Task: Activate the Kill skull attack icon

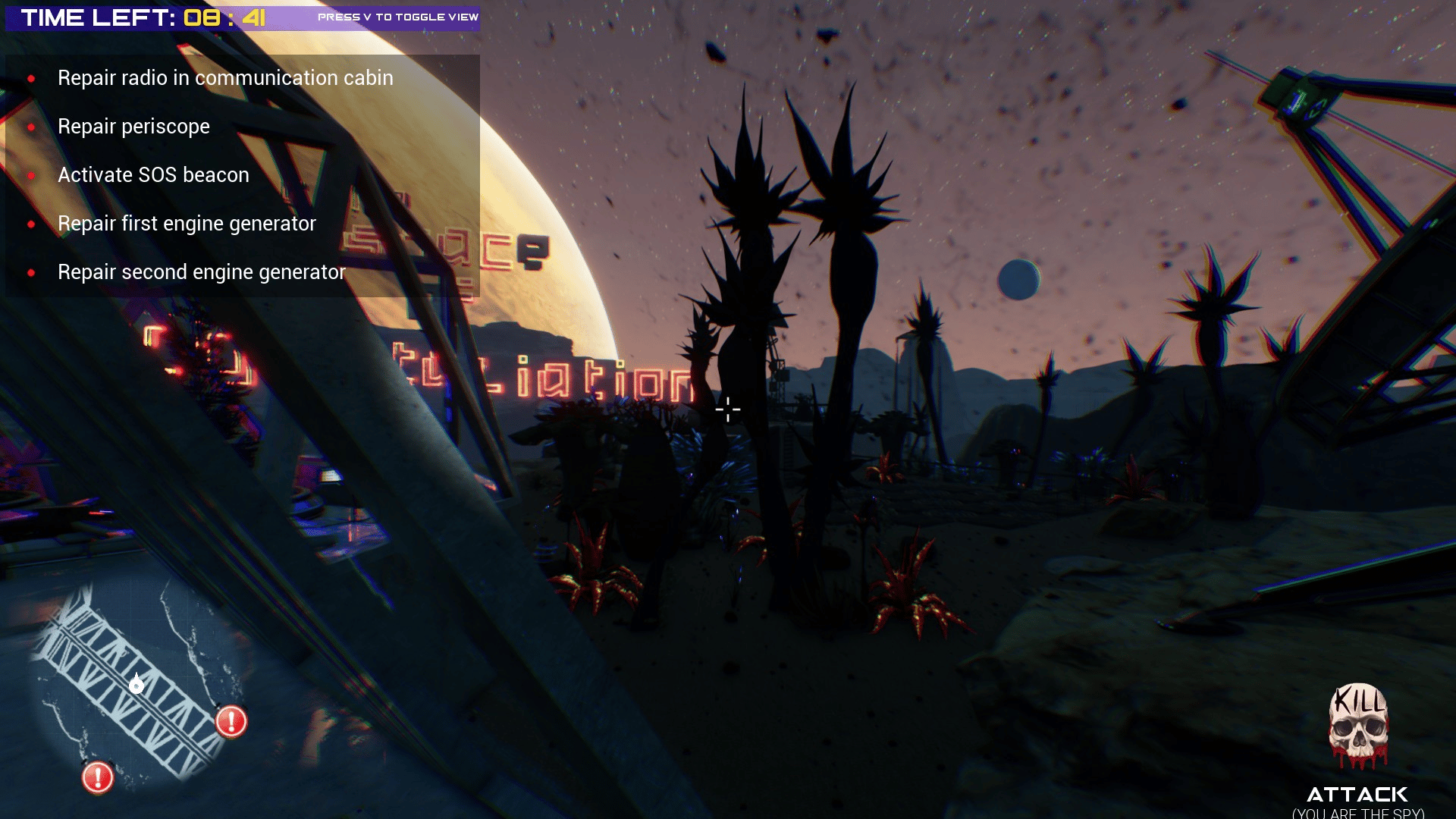Action: pos(1358,726)
